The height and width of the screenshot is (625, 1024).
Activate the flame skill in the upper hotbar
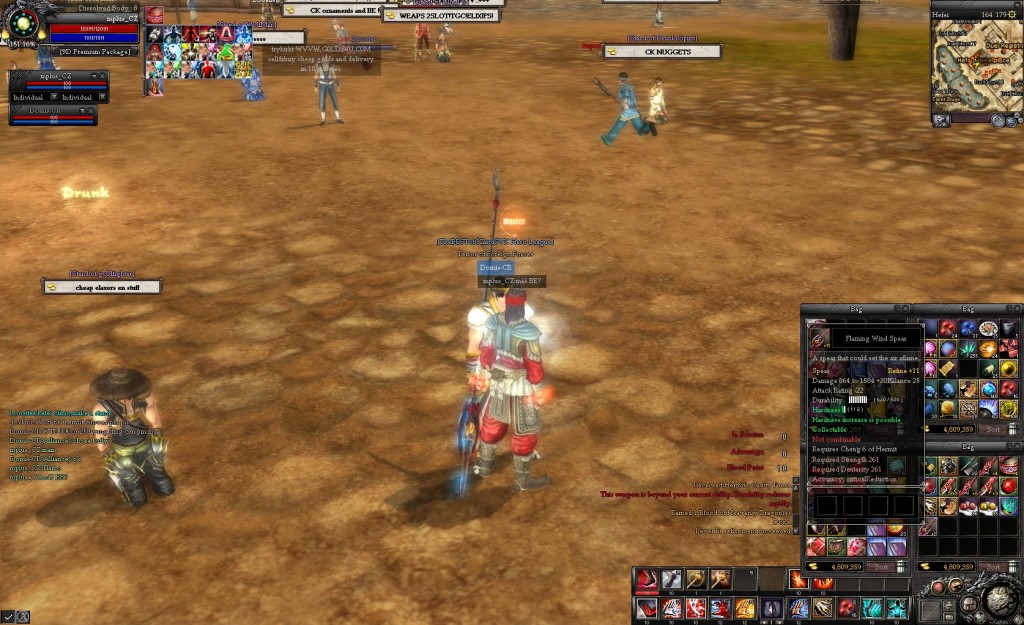coord(798,579)
